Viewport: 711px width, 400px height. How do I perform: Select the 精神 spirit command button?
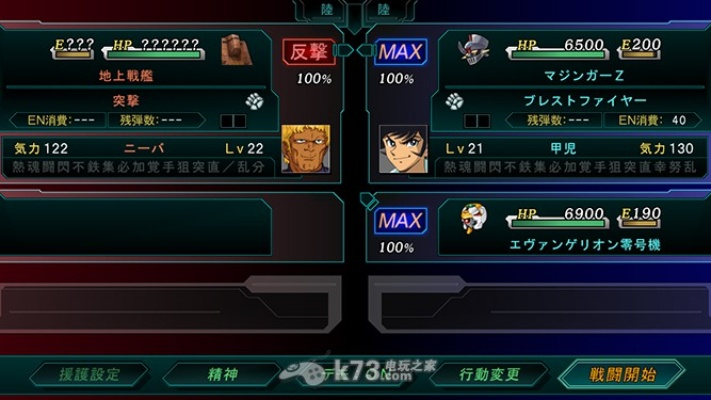tap(223, 375)
